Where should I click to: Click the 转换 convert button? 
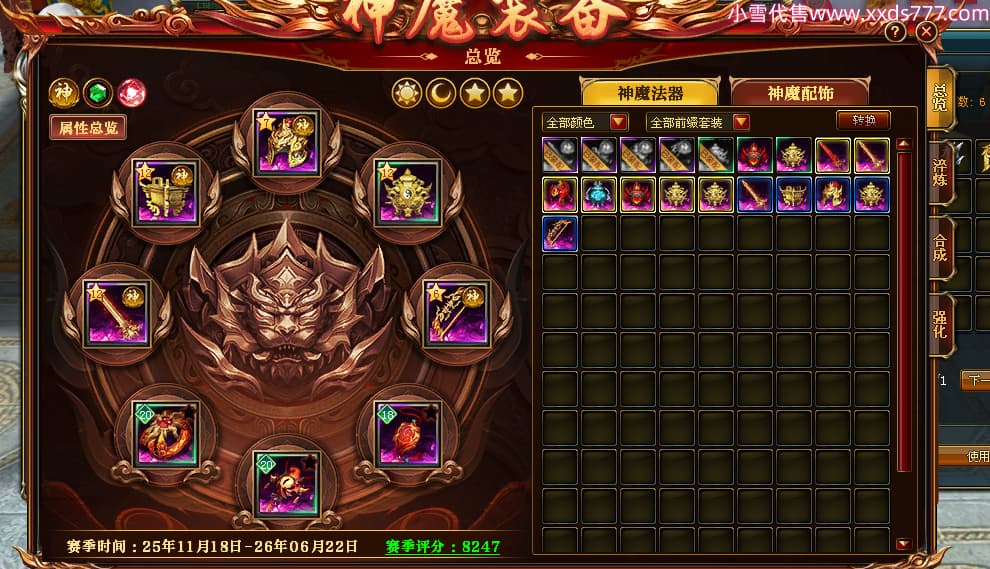click(x=863, y=120)
